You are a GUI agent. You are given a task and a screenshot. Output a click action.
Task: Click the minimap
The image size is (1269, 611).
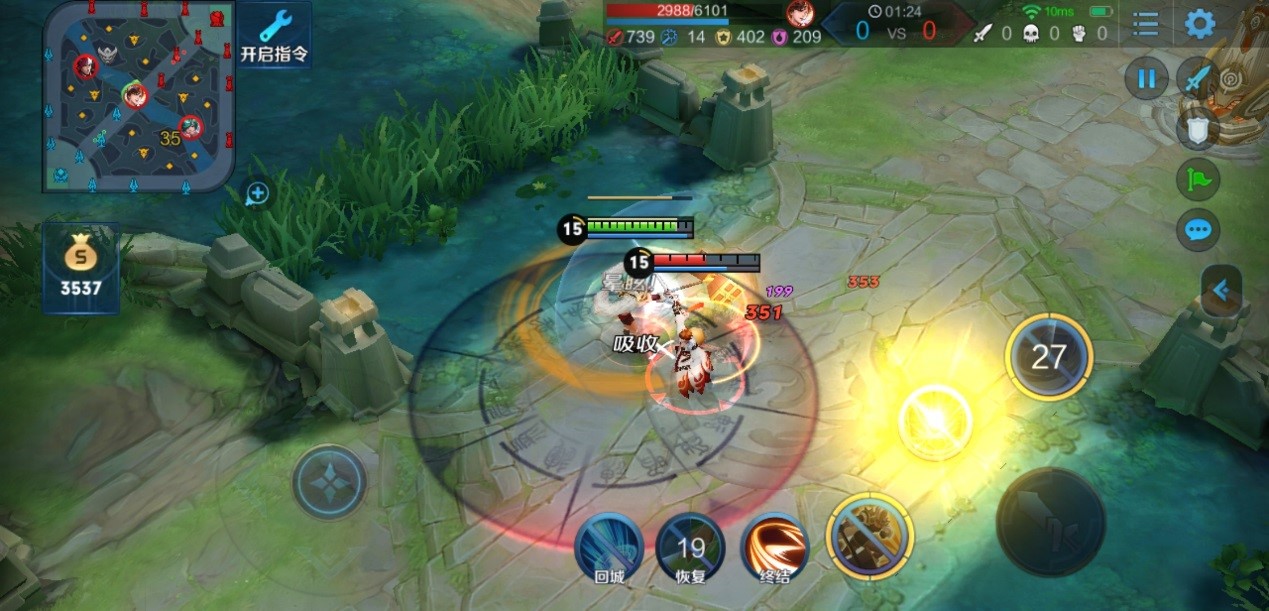138,95
